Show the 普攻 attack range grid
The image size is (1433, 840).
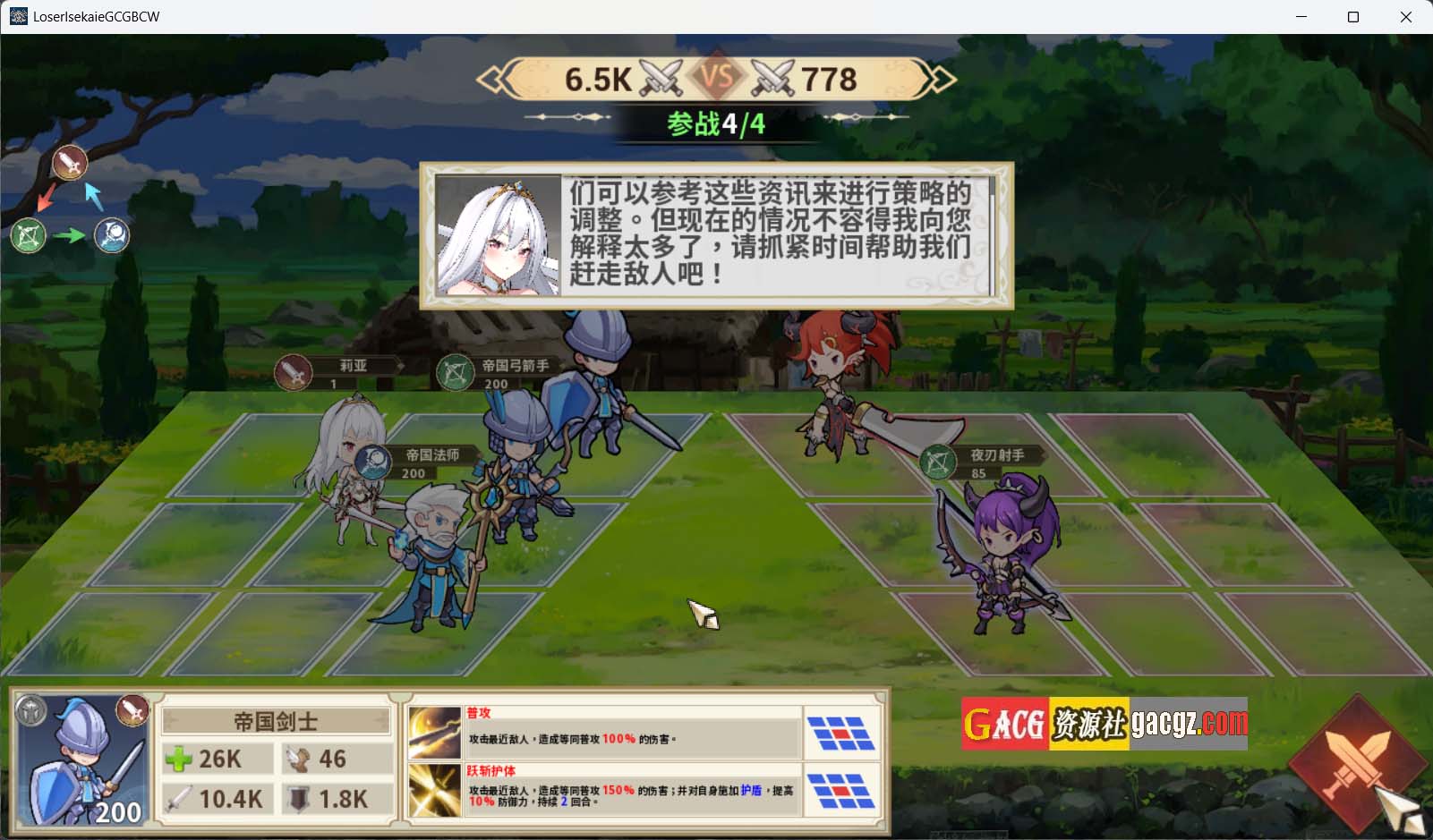tap(840, 733)
